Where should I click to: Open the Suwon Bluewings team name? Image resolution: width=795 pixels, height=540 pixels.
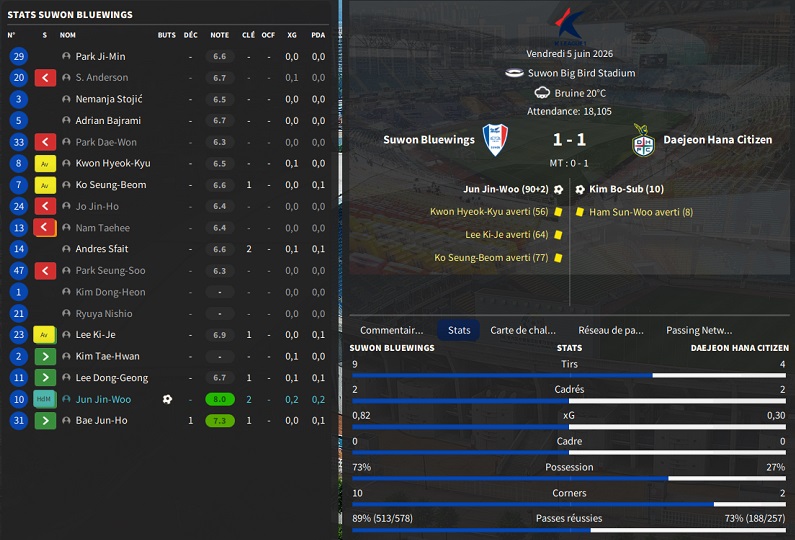429,140
